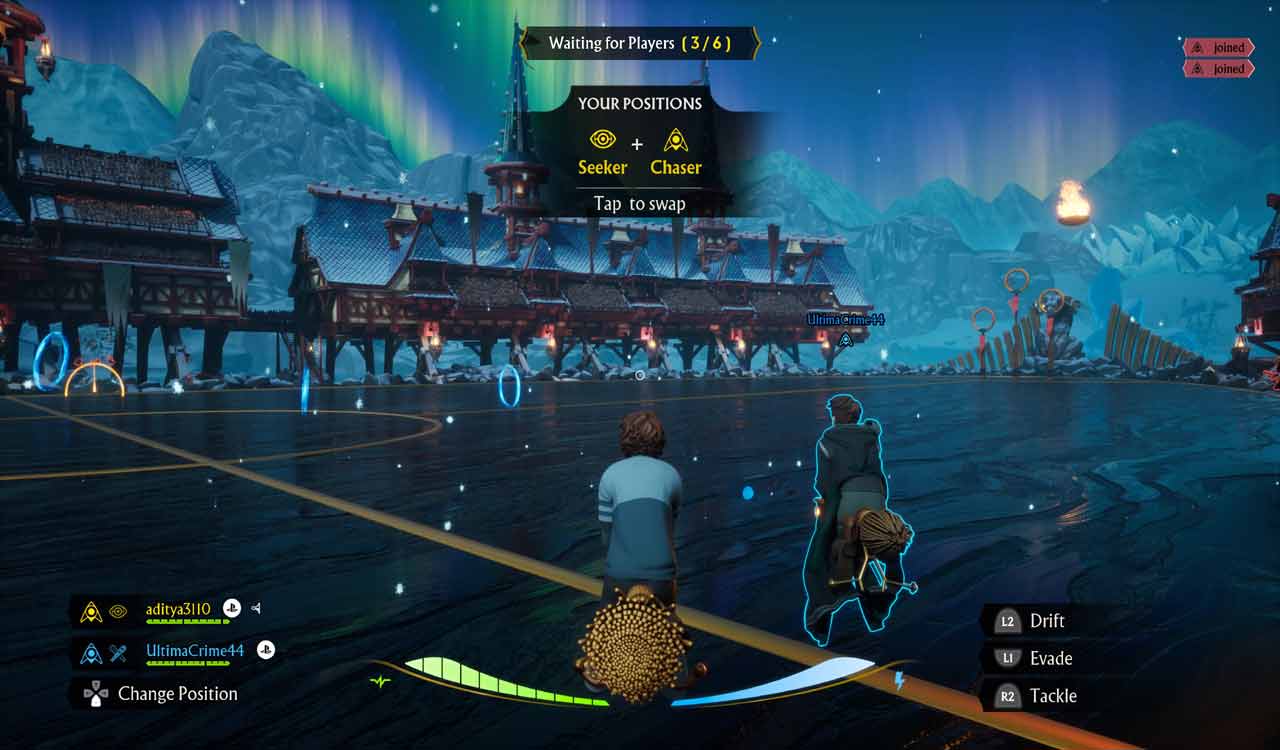Screen dimensions: 1280x750
Task: Select the Seeker position icon
Action: [x=602, y=140]
